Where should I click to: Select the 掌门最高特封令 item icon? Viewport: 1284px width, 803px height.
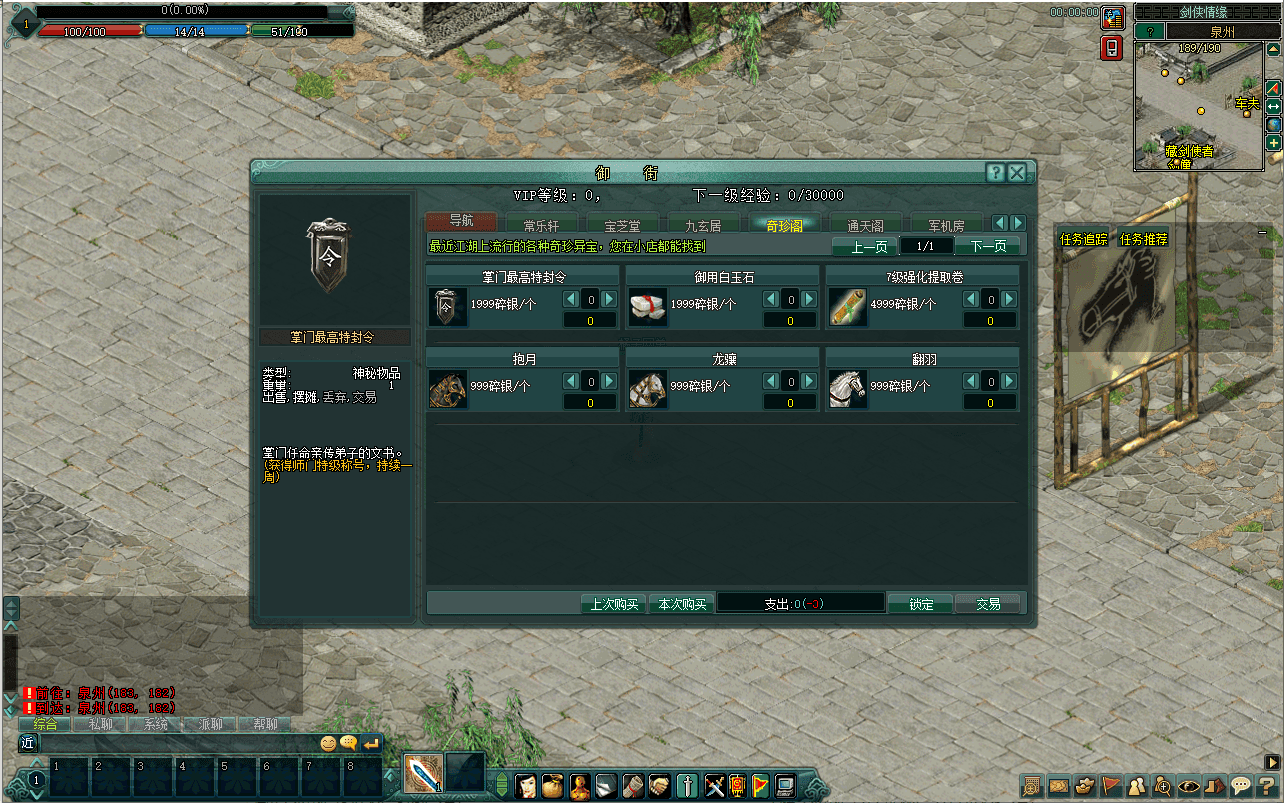tap(447, 307)
